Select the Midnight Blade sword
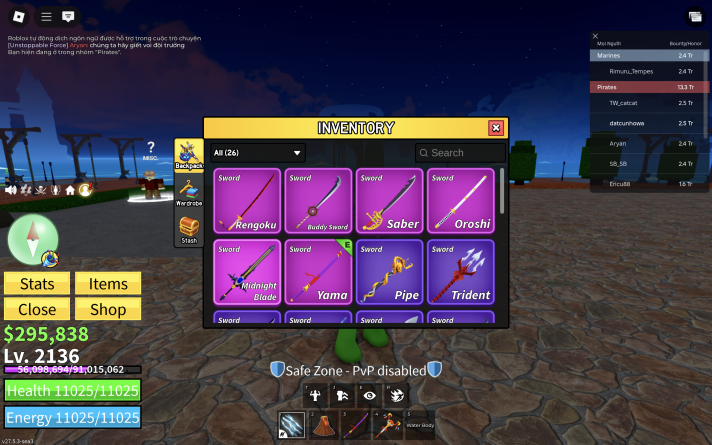The width and height of the screenshot is (712, 445). coord(246,272)
